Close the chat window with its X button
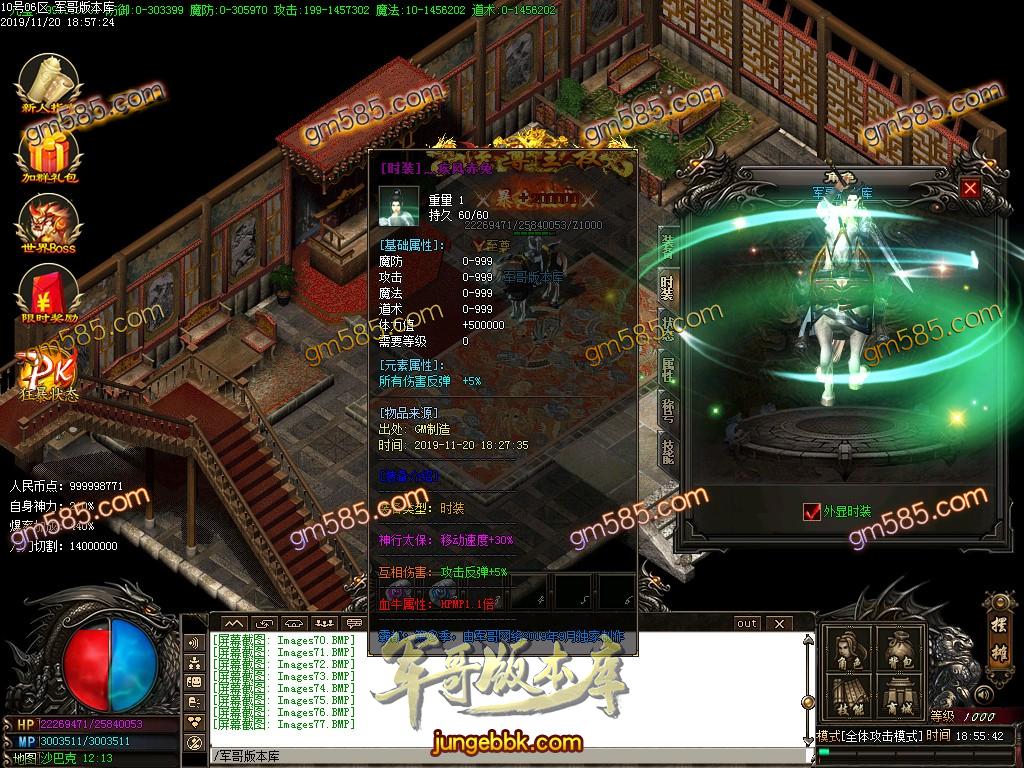 click(778, 623)
